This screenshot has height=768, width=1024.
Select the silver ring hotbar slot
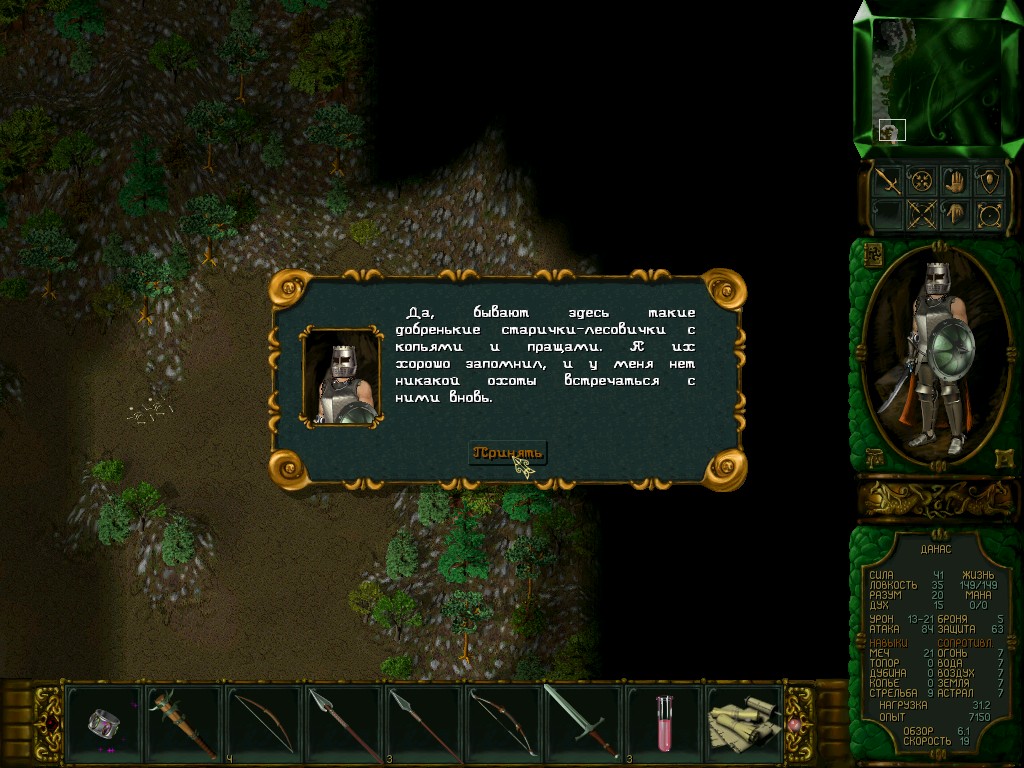[x=104, y=720]
